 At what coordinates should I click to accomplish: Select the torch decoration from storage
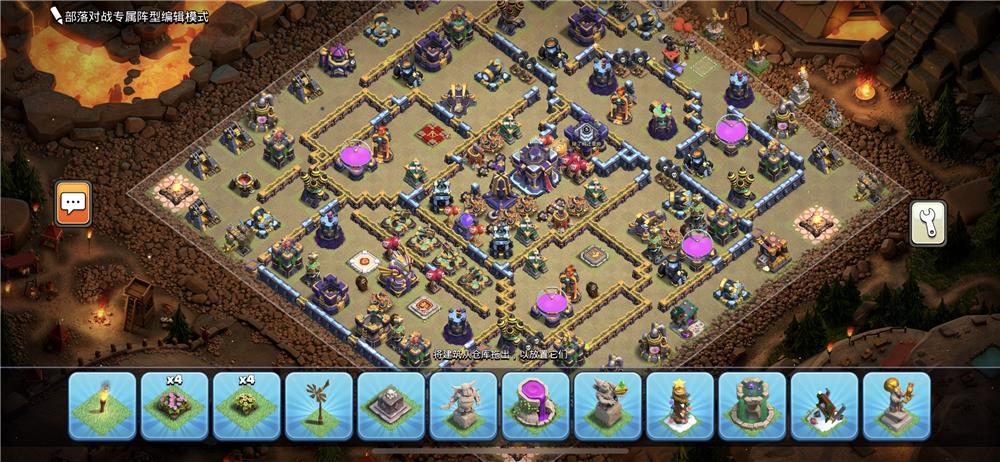102,406
